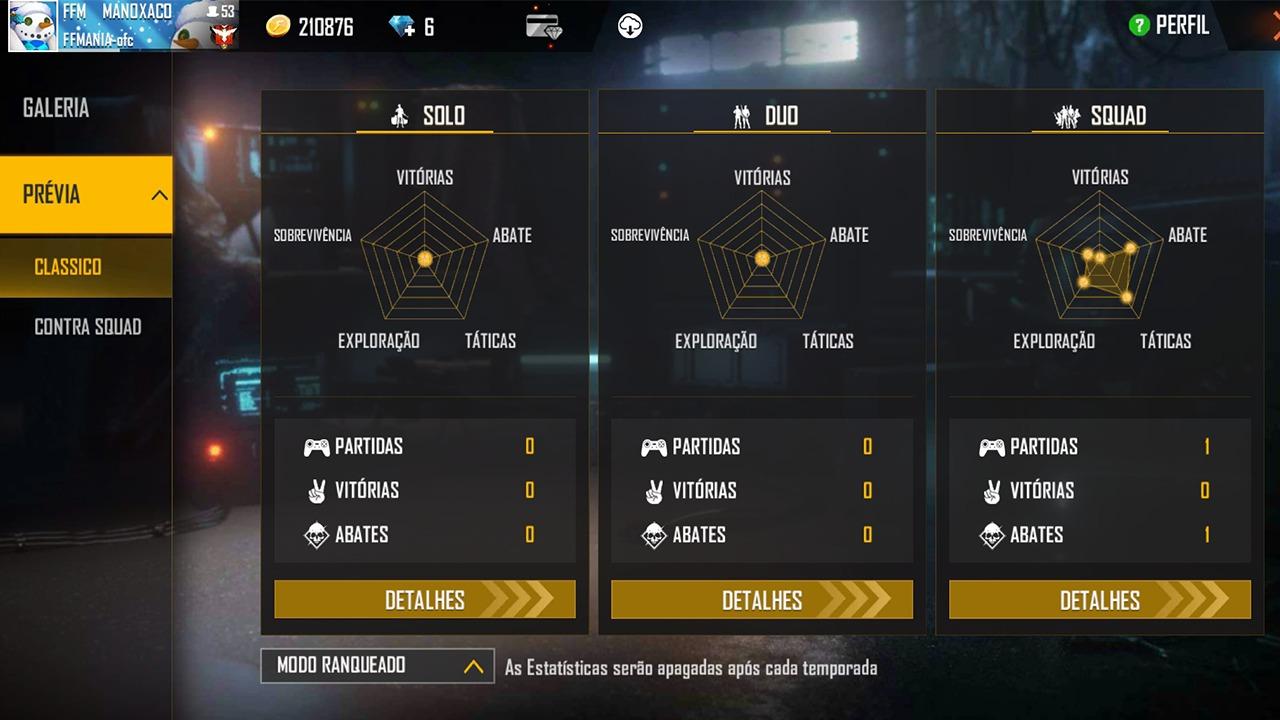Select the Squad panel header
1280x720 pixels.
click(1100, 116)
